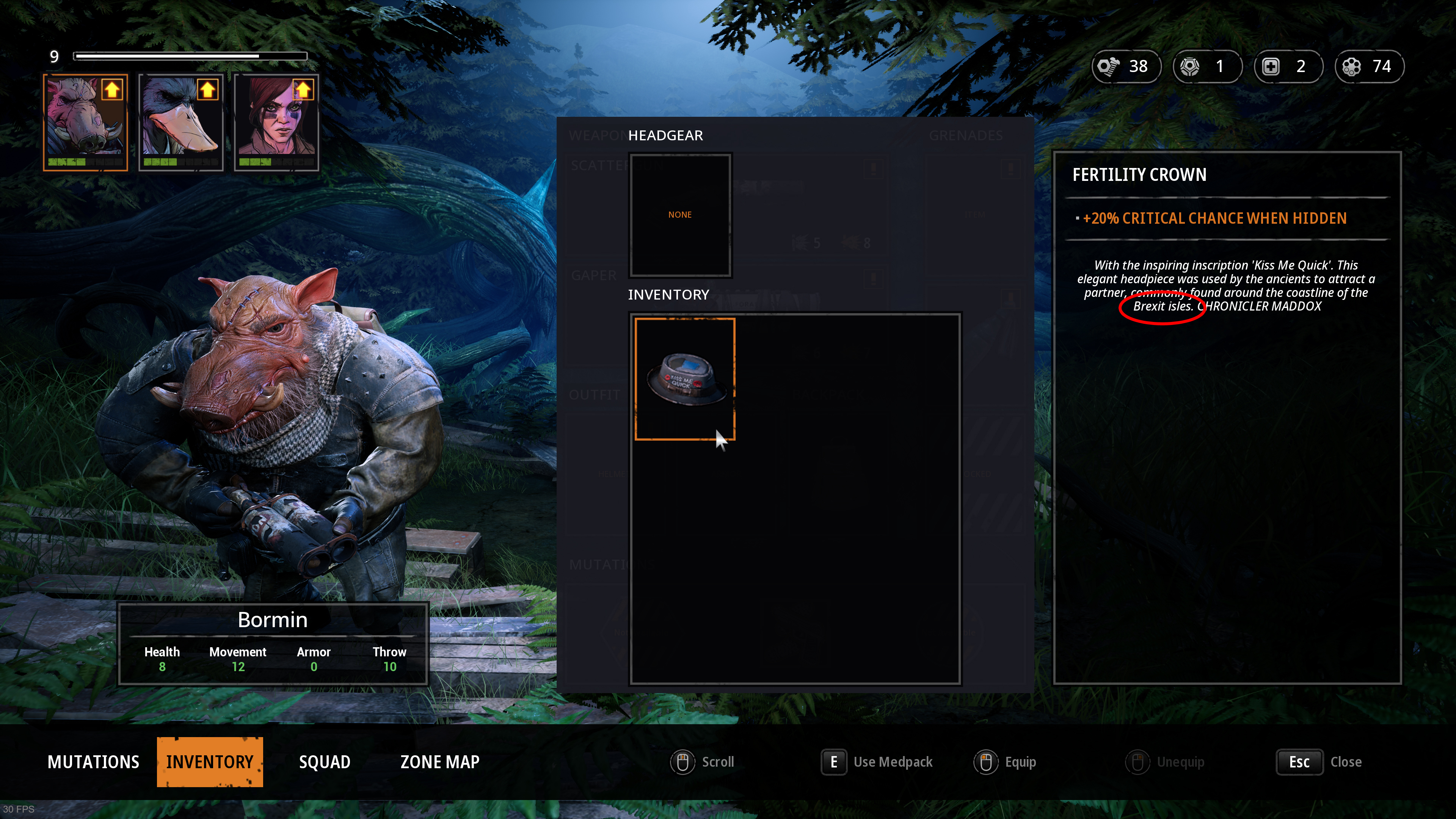The height and width of the screenshot is (819, 1456).
Task: Close the inventory screen
Action: pos(1319,762)
